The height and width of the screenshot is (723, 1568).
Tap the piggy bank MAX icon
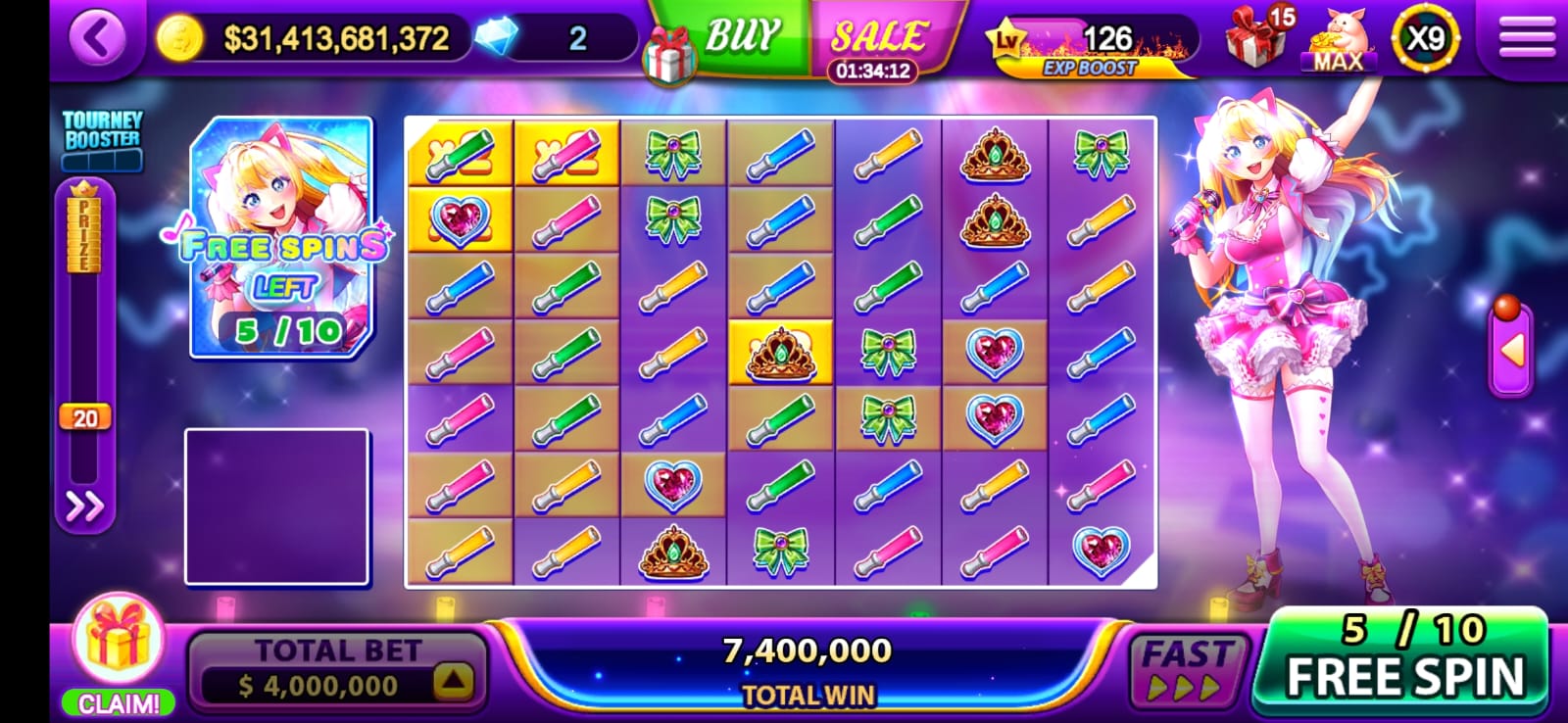(1338, 41)
